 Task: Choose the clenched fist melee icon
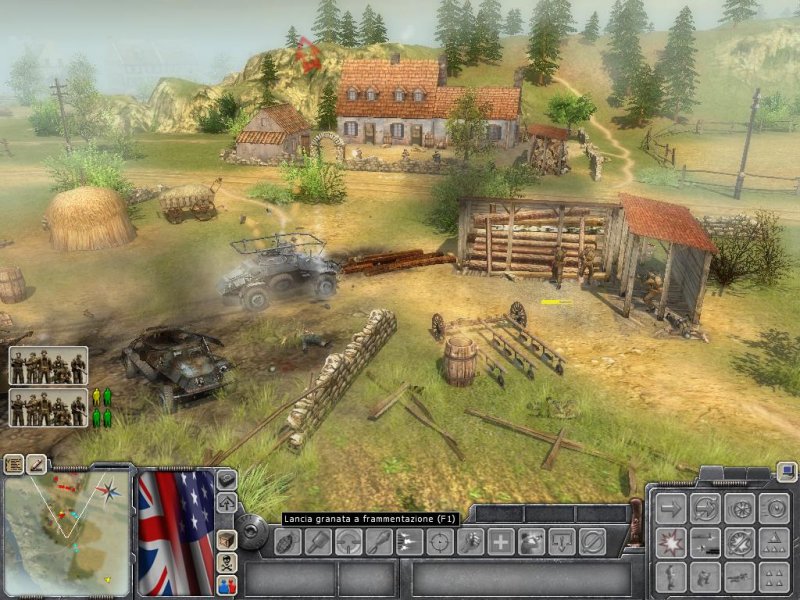(x=470, y=542)
